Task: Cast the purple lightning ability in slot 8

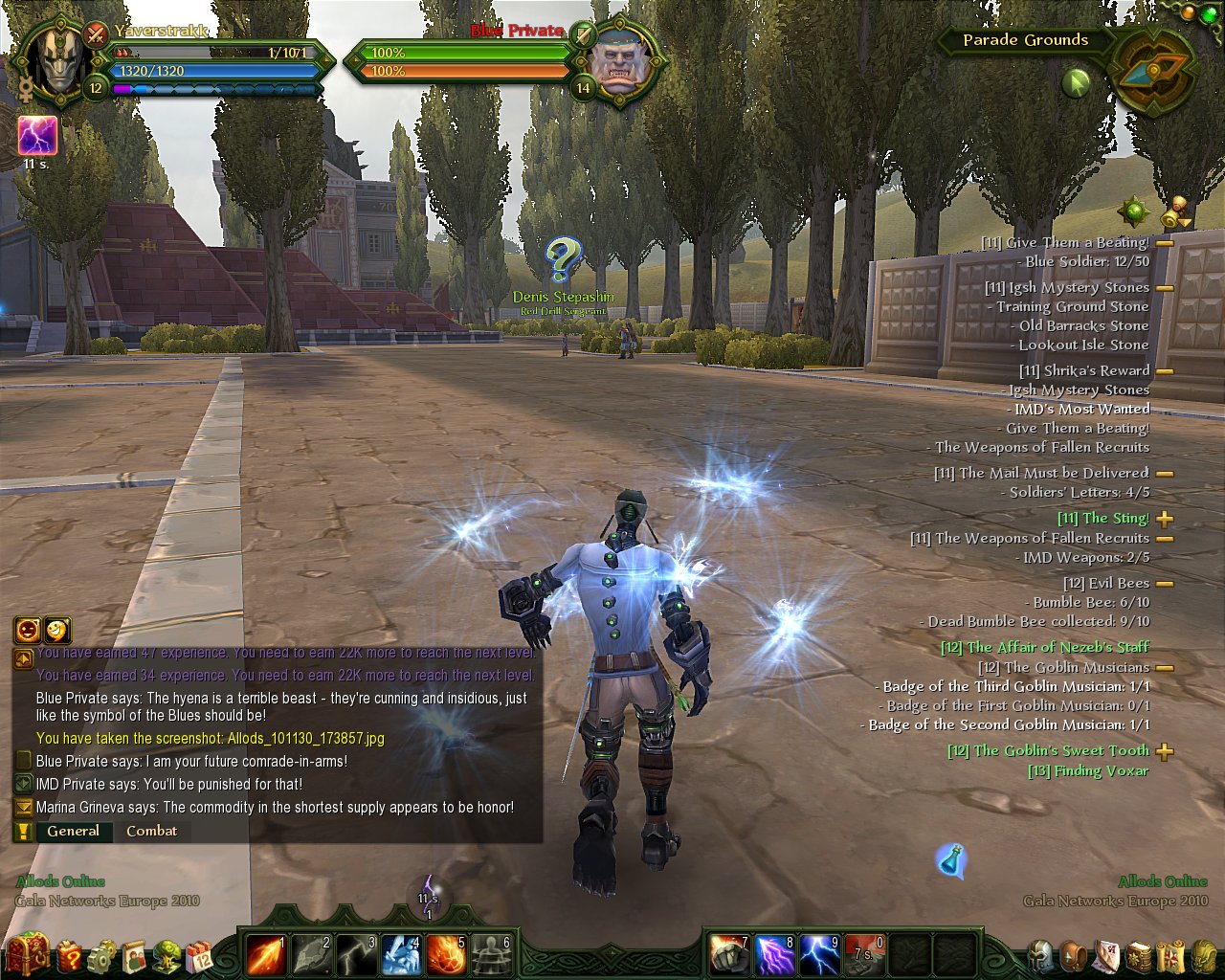Action: coord(775,954)
